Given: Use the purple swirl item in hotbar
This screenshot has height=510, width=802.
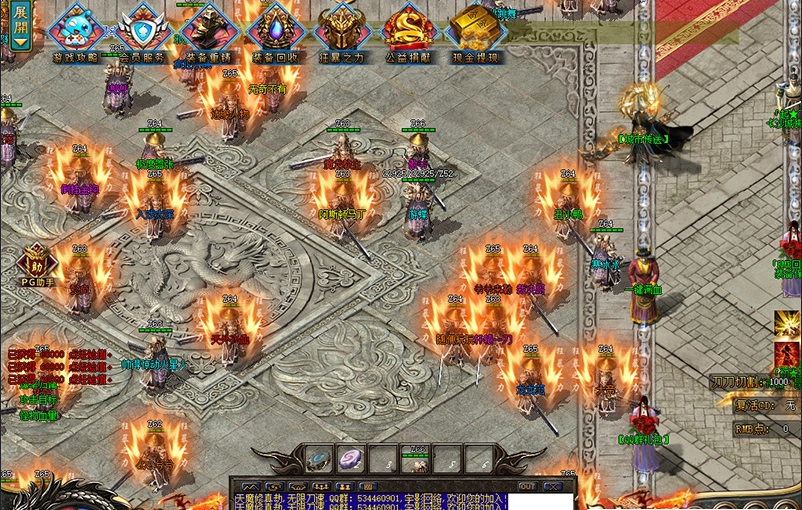Looking at the screenshot, I should (350, 459).
